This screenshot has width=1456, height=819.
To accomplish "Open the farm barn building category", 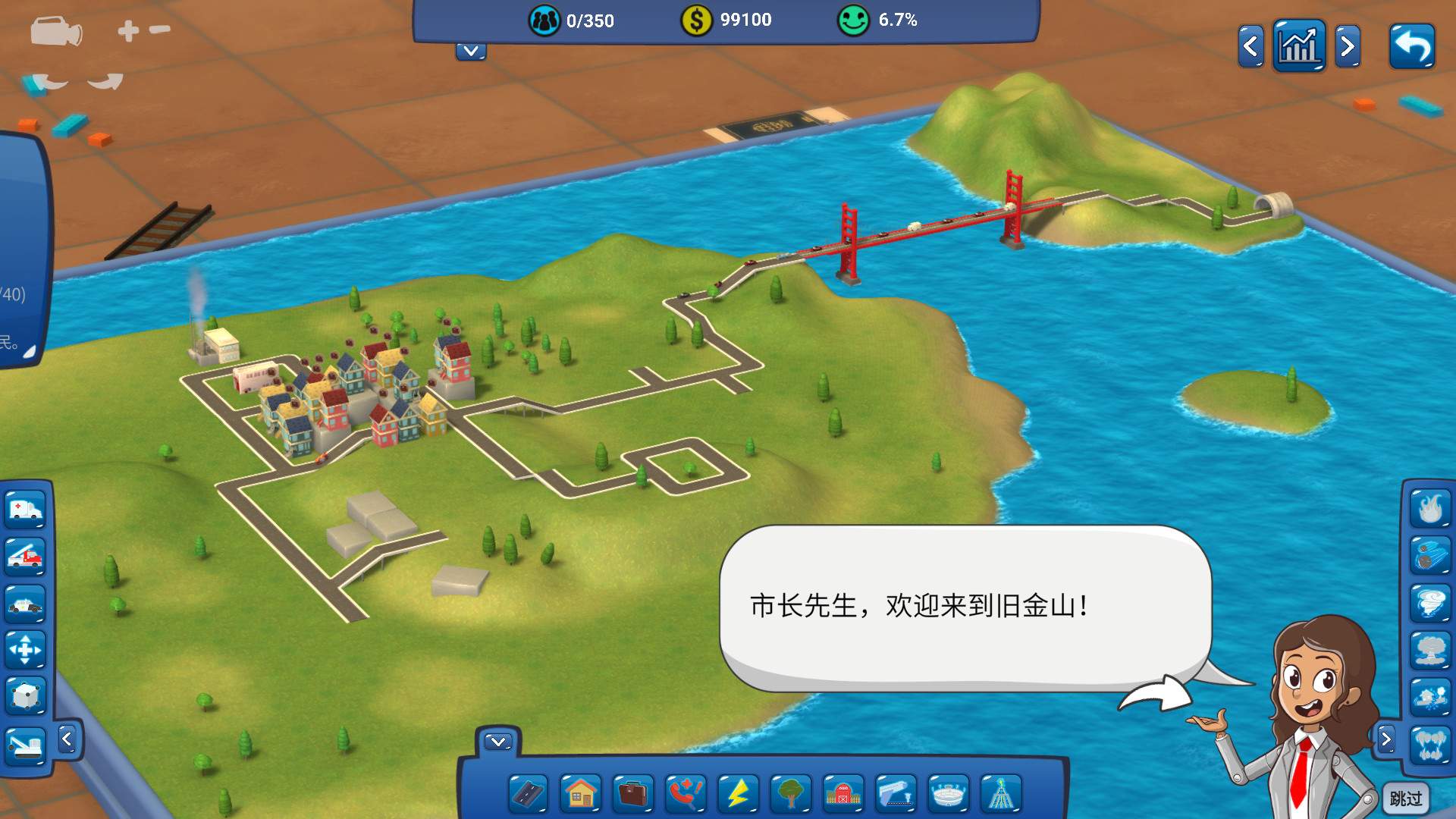I will 843,792.
